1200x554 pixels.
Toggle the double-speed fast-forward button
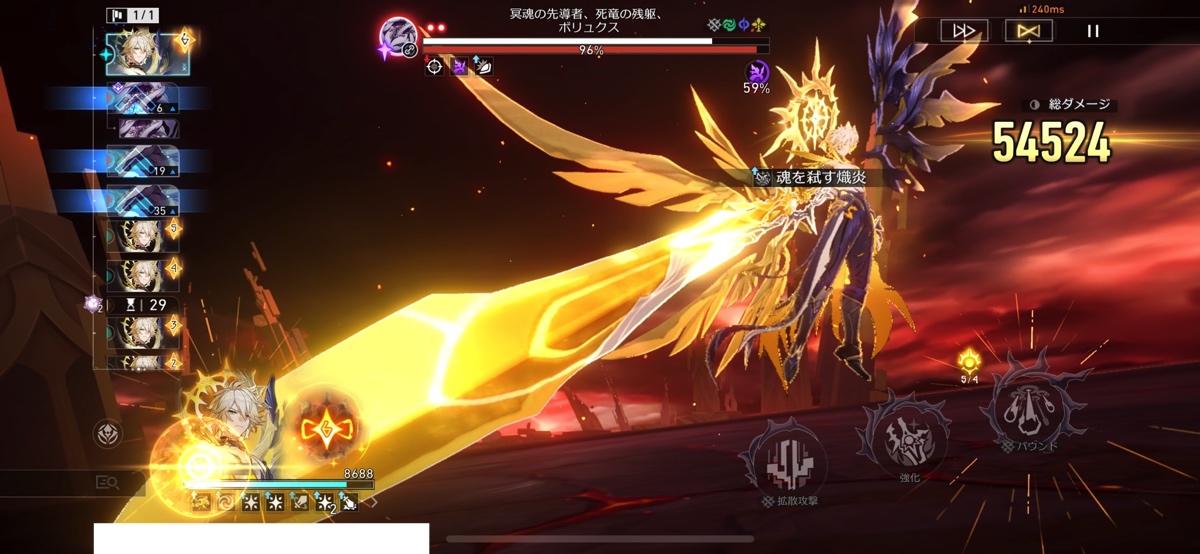click(x=964, y=31)
